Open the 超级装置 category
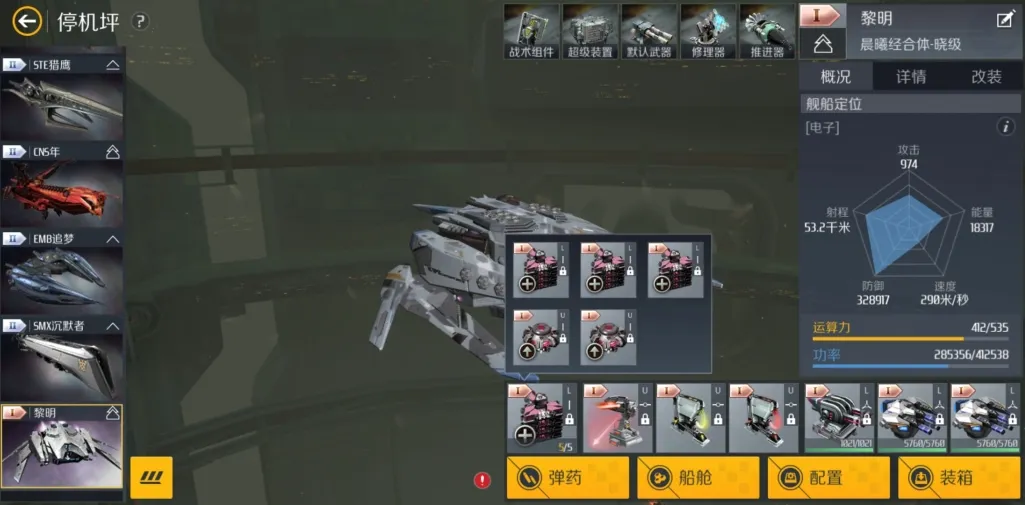 pyautogui.click(x=590, y=31)
